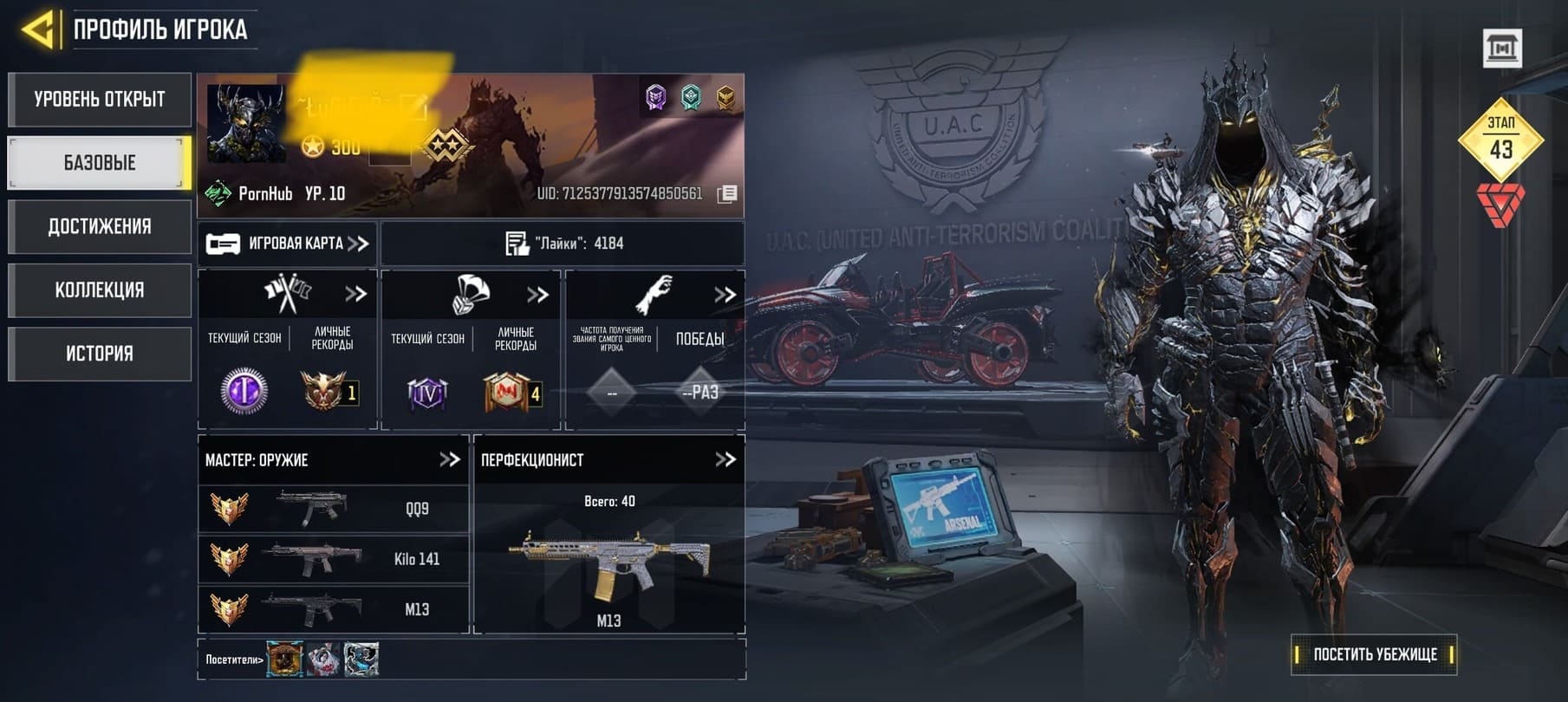The width and height of the screenshot is (1568, 702).
Task: Click the player avatar portrait
Action: 246,124
